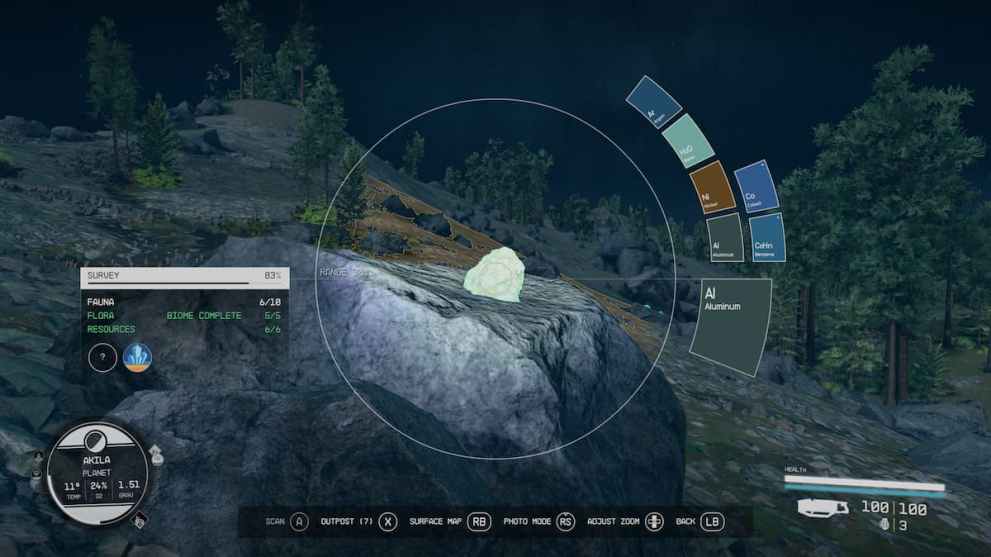
Task: Click the Survey progress header
Action: [x=184, y=275]
